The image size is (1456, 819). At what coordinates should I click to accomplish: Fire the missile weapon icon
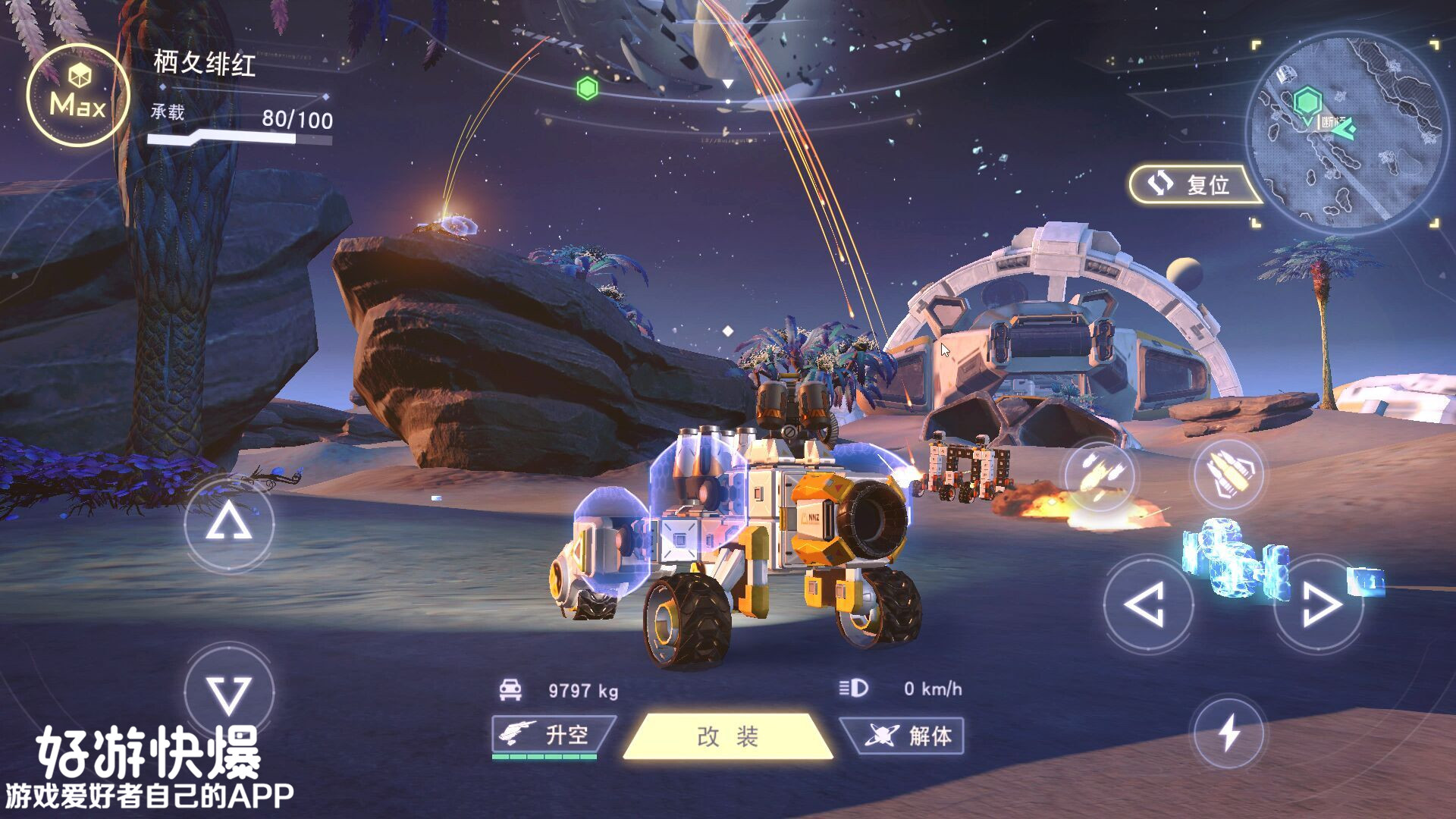click(1099, 475)
